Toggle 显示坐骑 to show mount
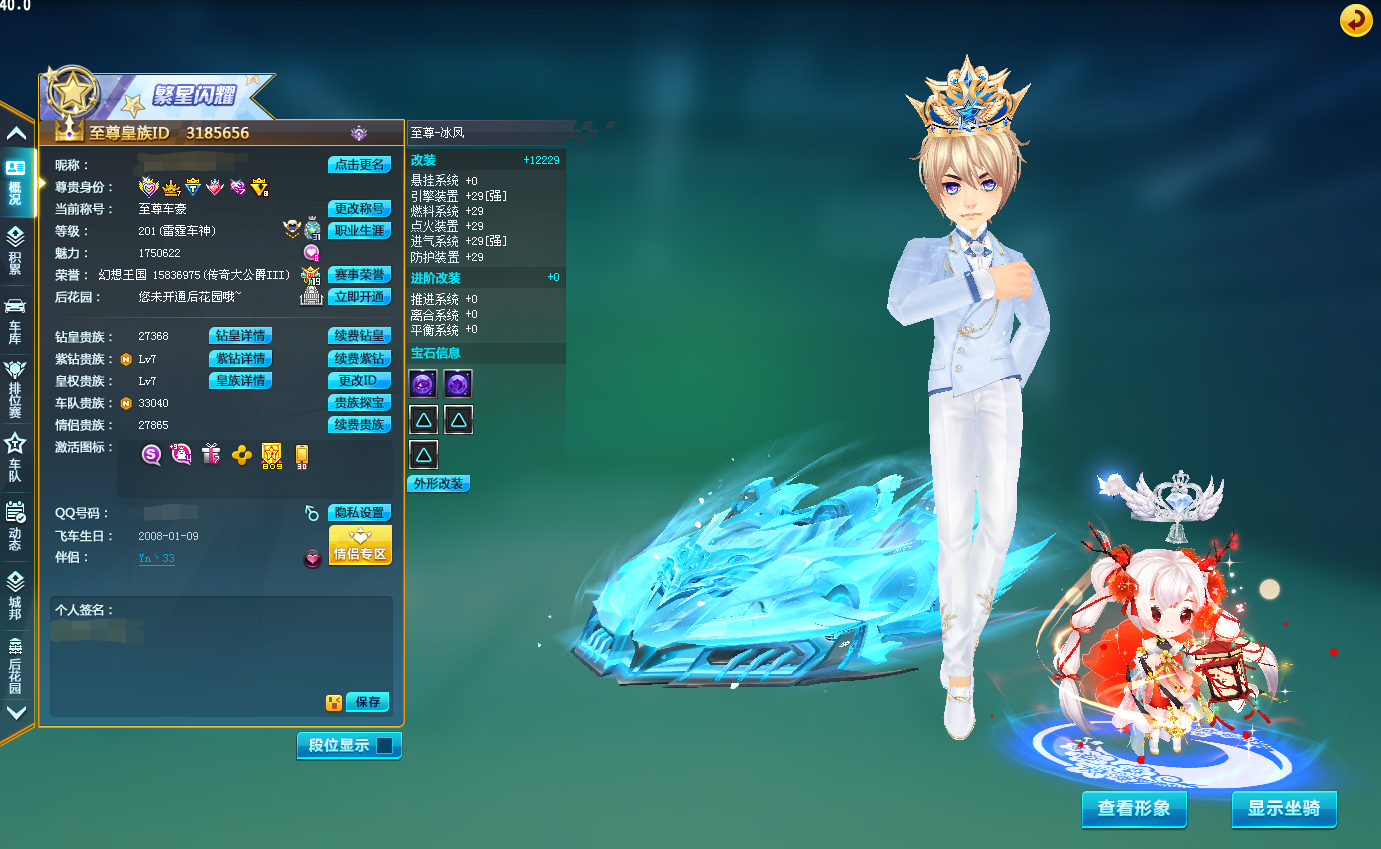The width and height of the screenshot is (1381, 849). coord(1284,809)
